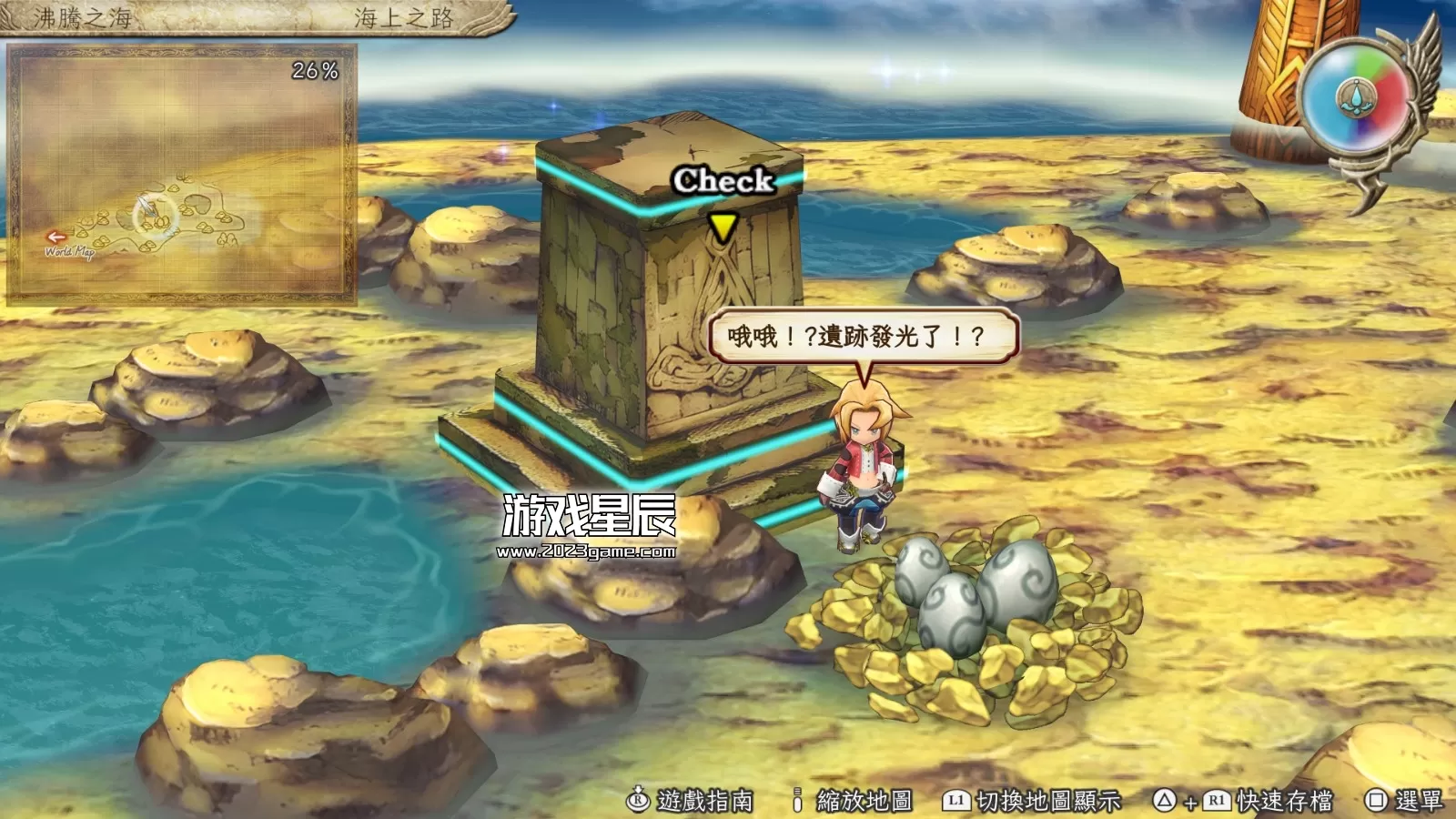Expand the yellow Check arrow marker
Image resolution: width=1456 pixels, height=819 pixels.
(x=722, y=226)
